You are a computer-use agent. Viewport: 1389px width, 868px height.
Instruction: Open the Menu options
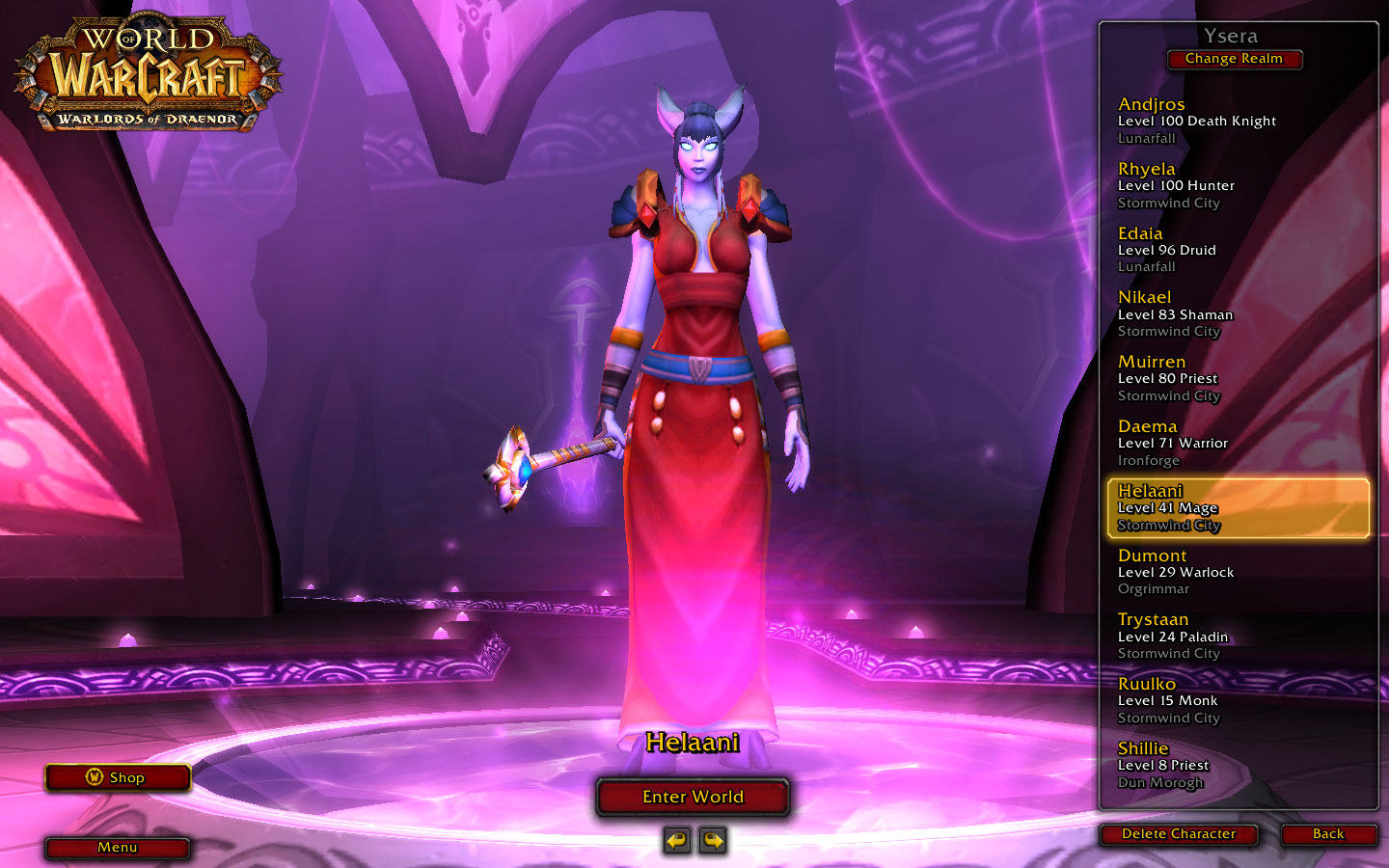point(117,848)
